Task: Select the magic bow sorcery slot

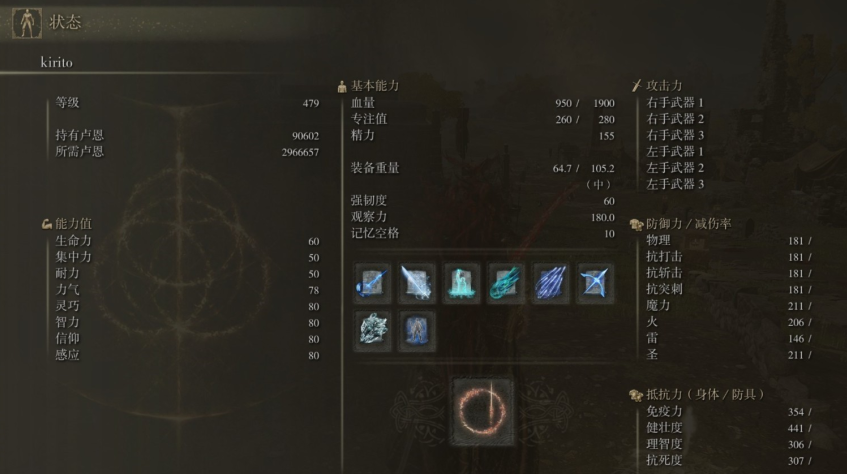Action: coord(596,283)
